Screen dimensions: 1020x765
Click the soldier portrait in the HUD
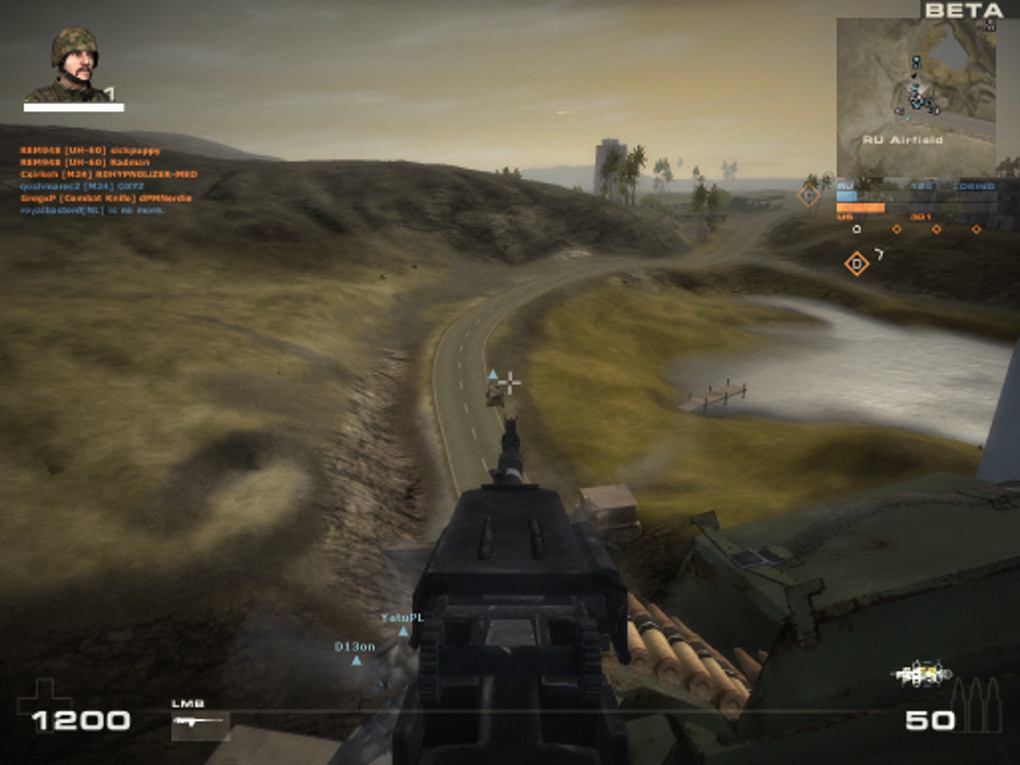pos(74,64)
